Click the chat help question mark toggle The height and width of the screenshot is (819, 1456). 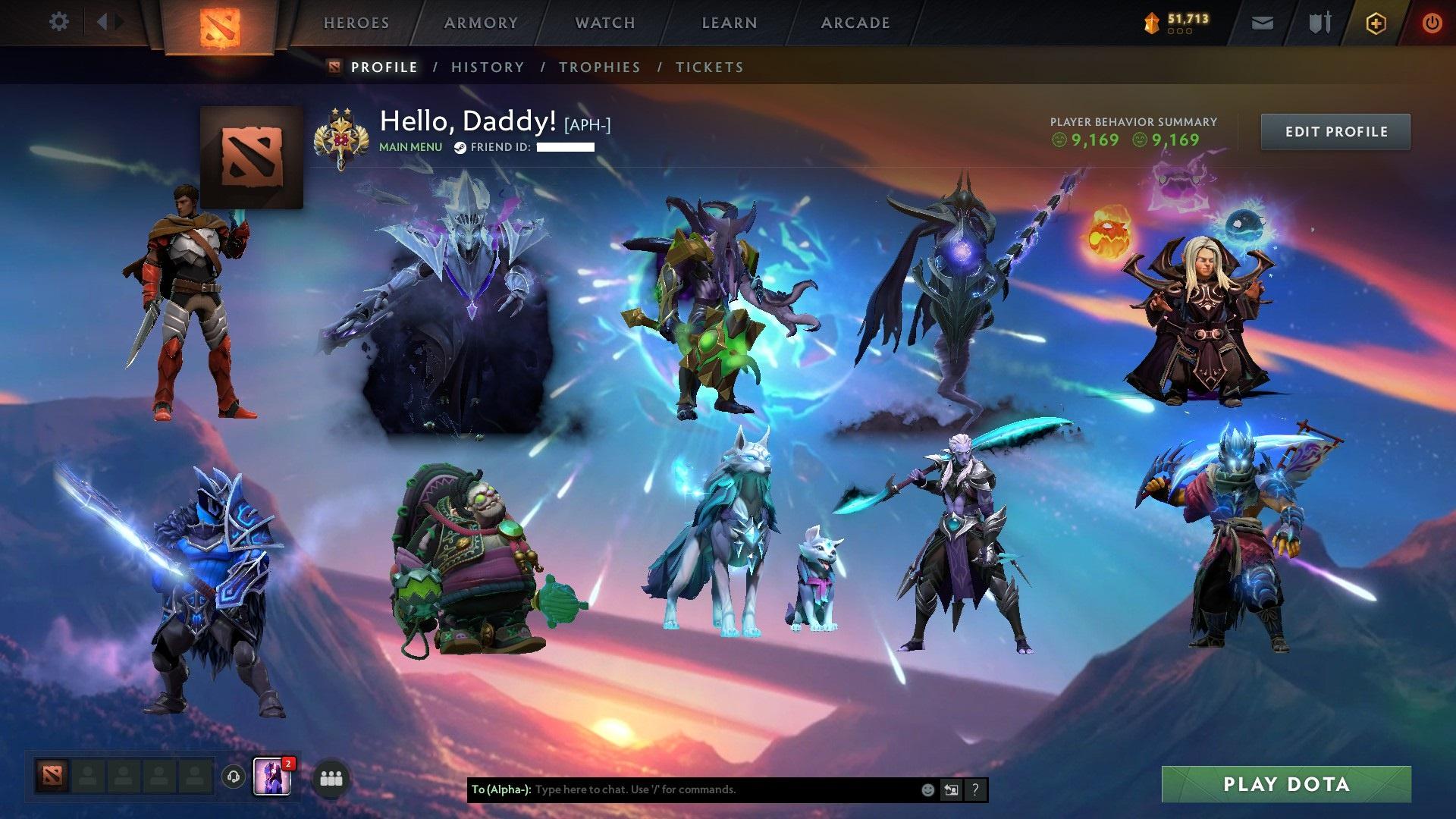coord(974,789)
